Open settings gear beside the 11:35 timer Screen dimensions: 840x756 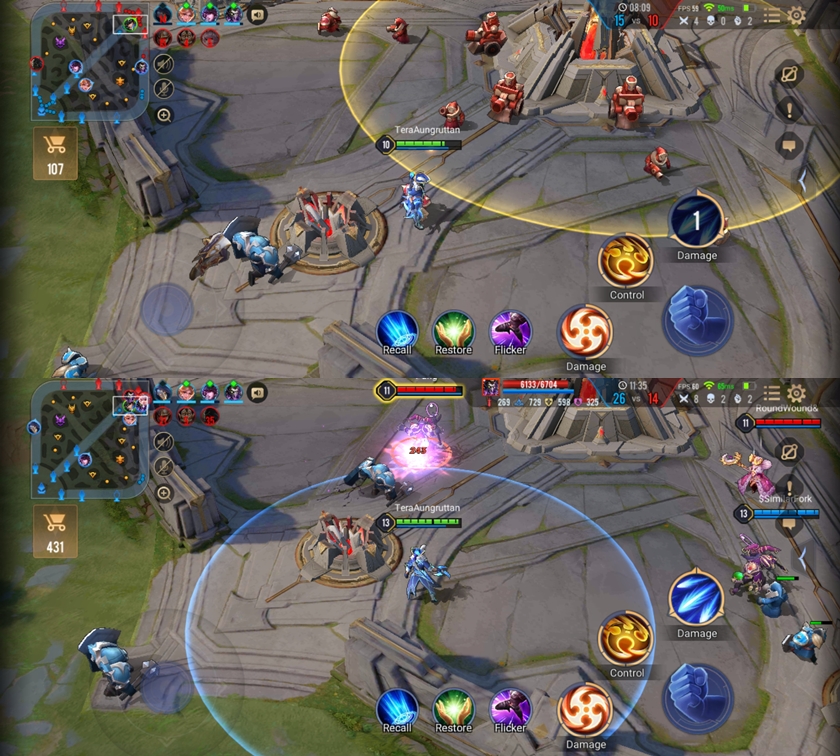796,393
